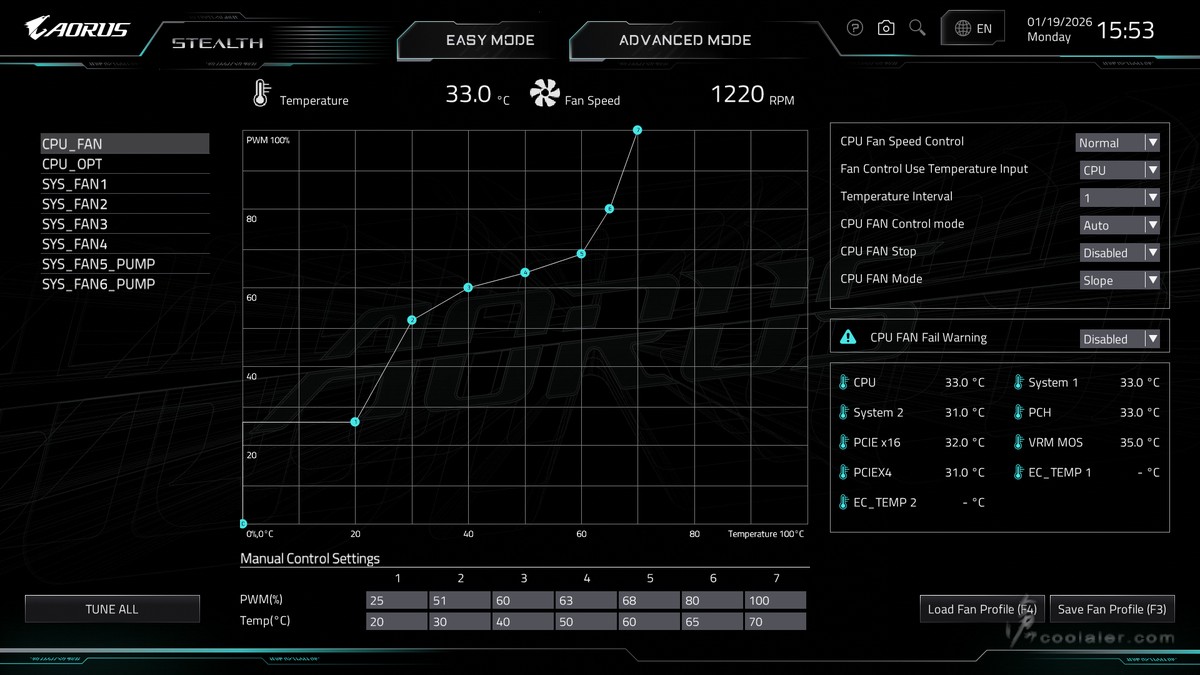This screenshot has width=1200, height=675.
Task: Load Fan Profile button
Action: (x=981, y=609)
